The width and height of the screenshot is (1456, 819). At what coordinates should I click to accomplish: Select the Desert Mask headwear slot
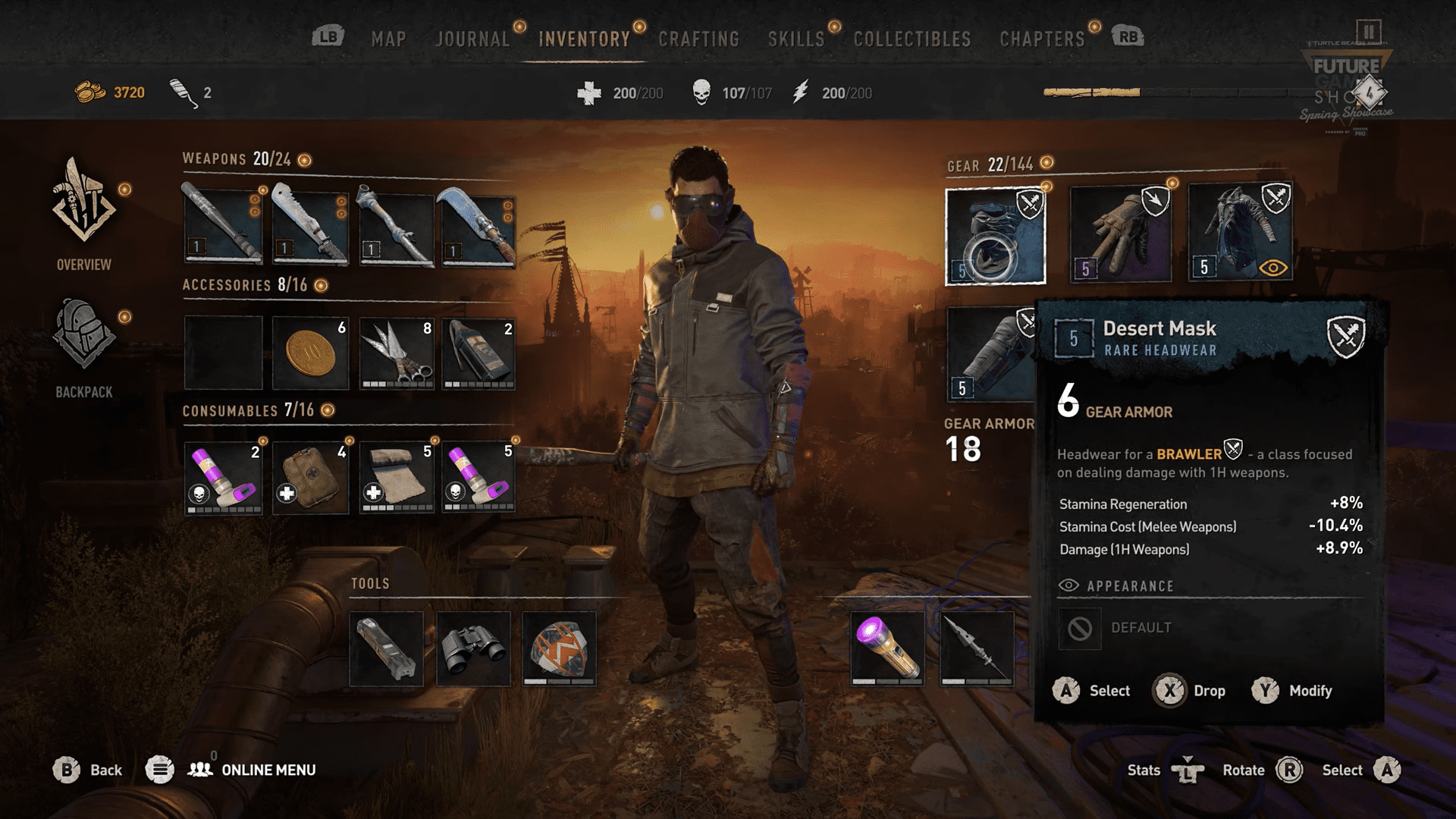[x=995, y=236]
